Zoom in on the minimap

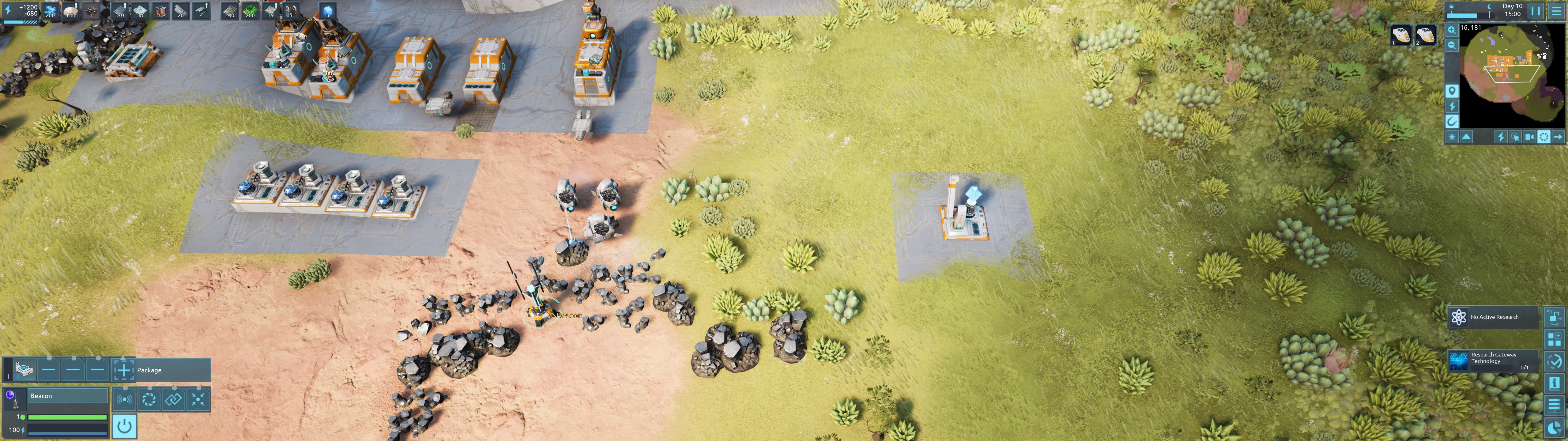[1452, 30]
